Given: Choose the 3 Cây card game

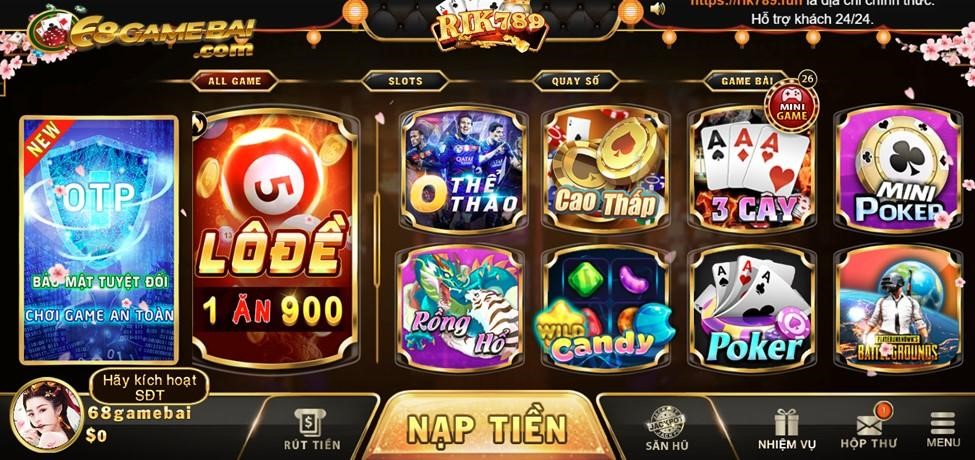Looking at the screenshot, I should [x=751, y=172].
